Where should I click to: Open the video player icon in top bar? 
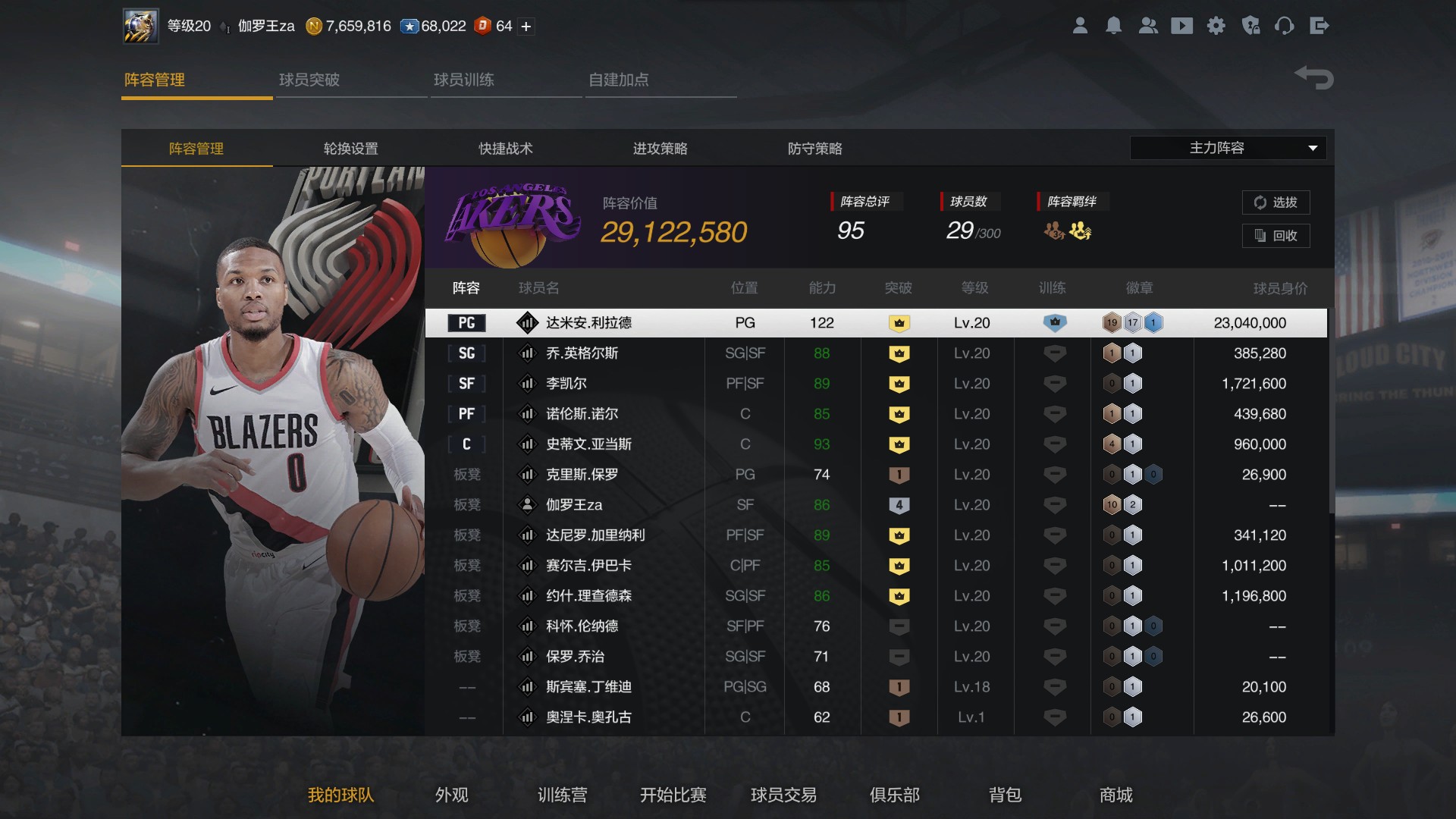pos(1182,25)
